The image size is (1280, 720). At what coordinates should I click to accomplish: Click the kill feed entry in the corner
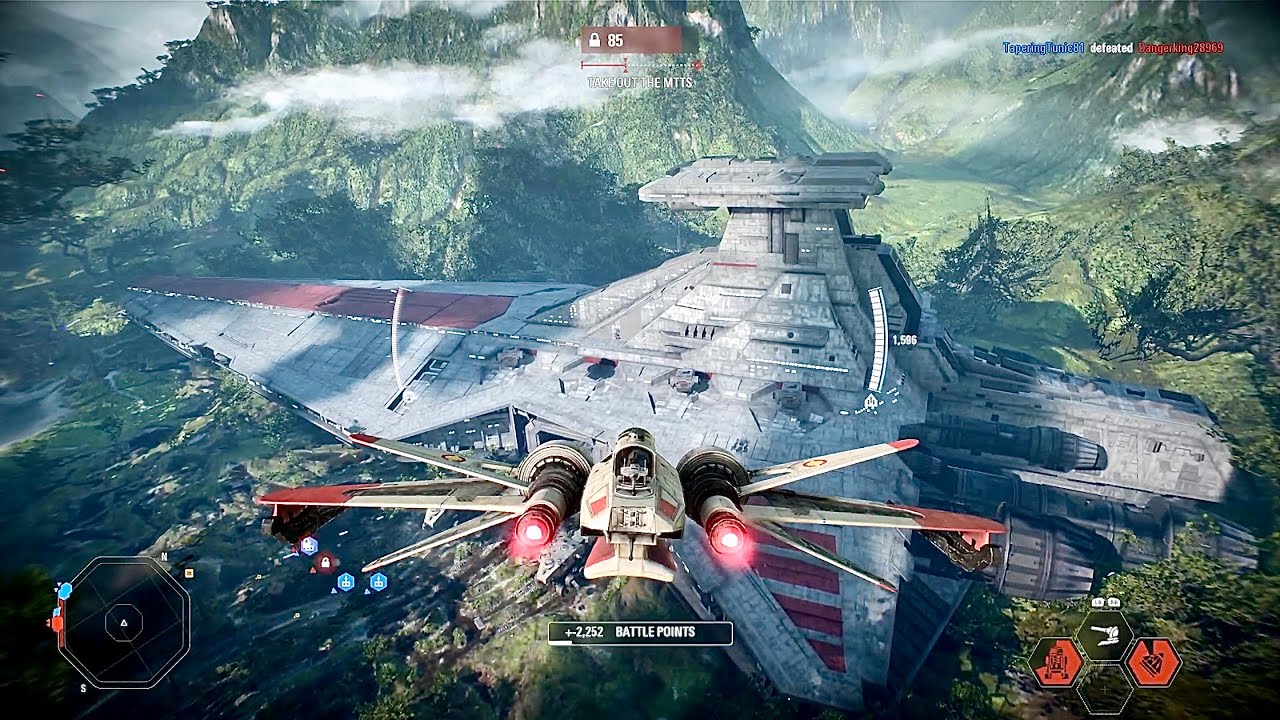[x=1112, y=48]
